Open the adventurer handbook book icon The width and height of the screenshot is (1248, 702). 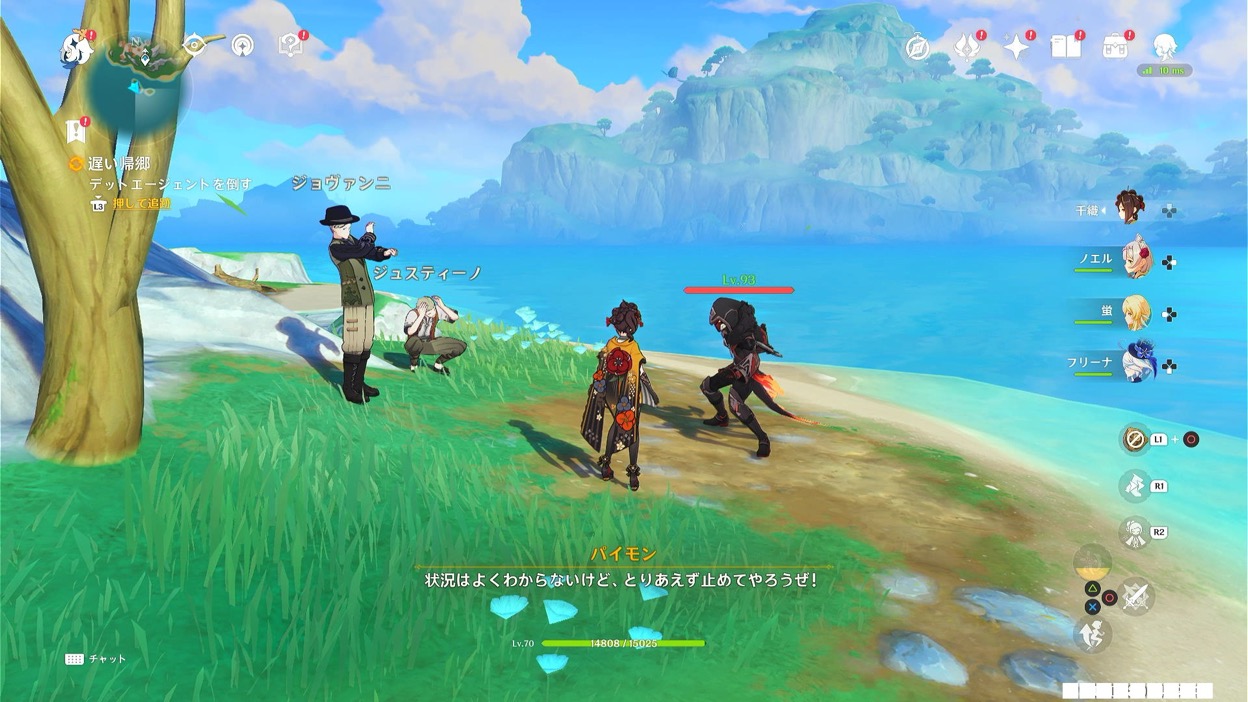1066,46
